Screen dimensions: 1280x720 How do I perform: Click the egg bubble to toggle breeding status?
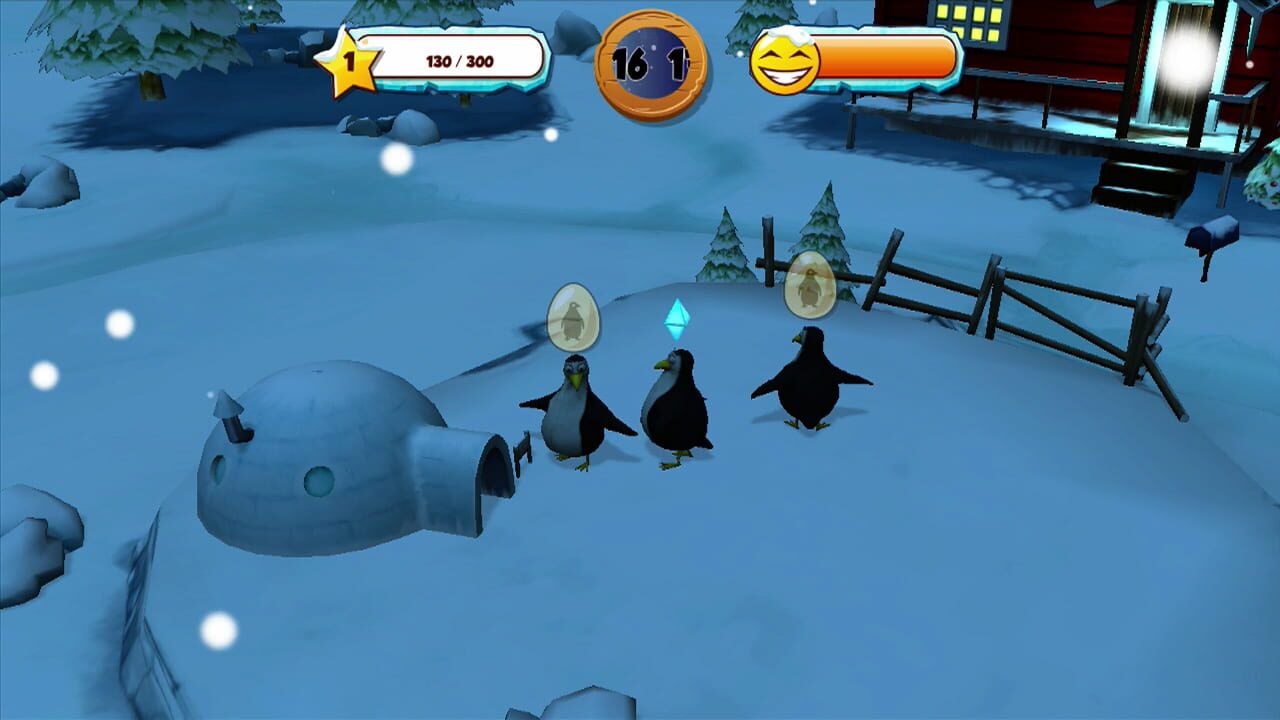coord(575,315)
